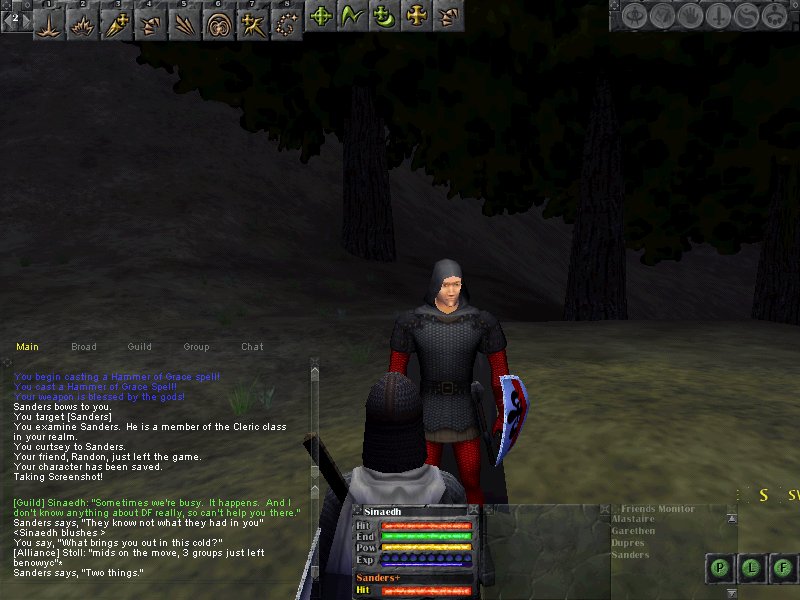The width and height of the screenshot is (800, 600).
Task: Select Alastaire in the Friends Monitor
Action: pyautogui.click(x=634, y=520)
